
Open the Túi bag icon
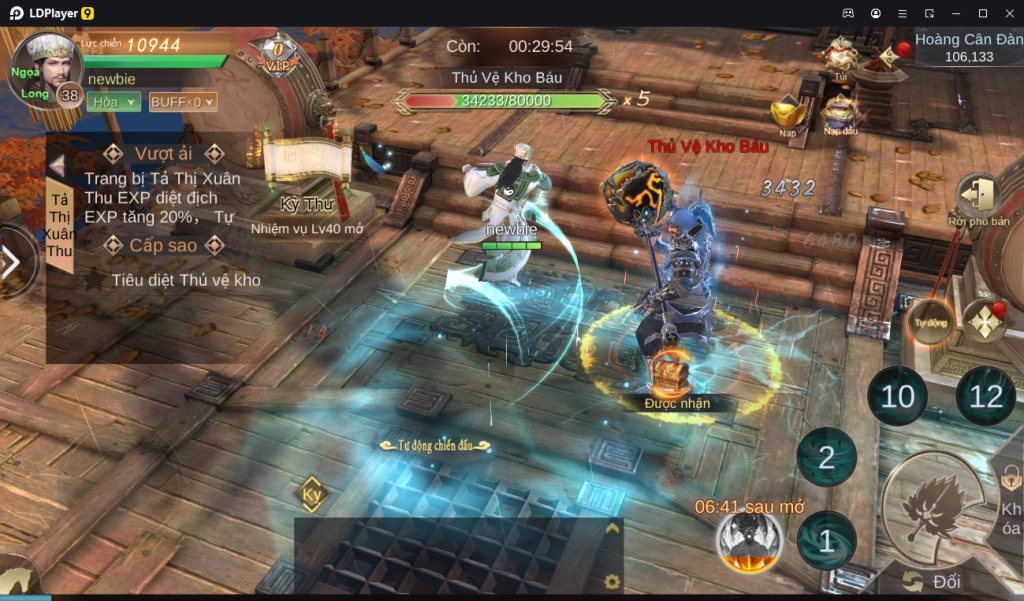coord(841,55)
